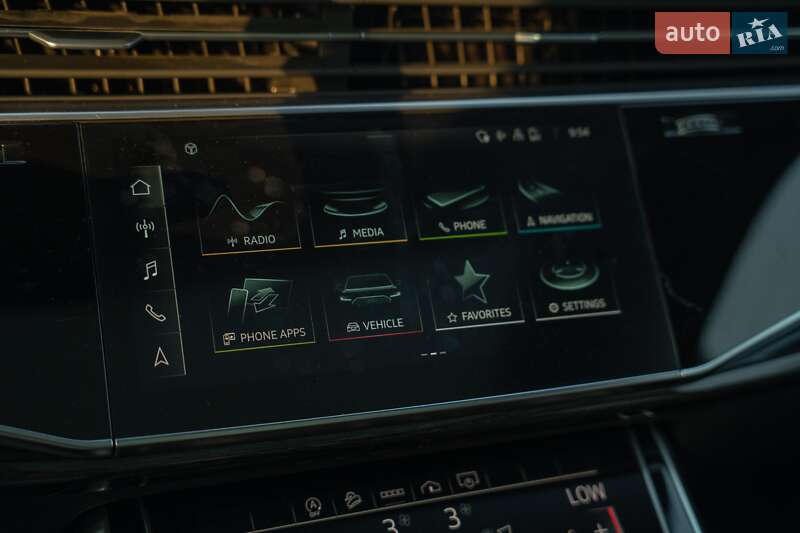This screenshot has width=800, height=533.
Task: Select the radio antenna sidebar icon
Action: point(145,228)
